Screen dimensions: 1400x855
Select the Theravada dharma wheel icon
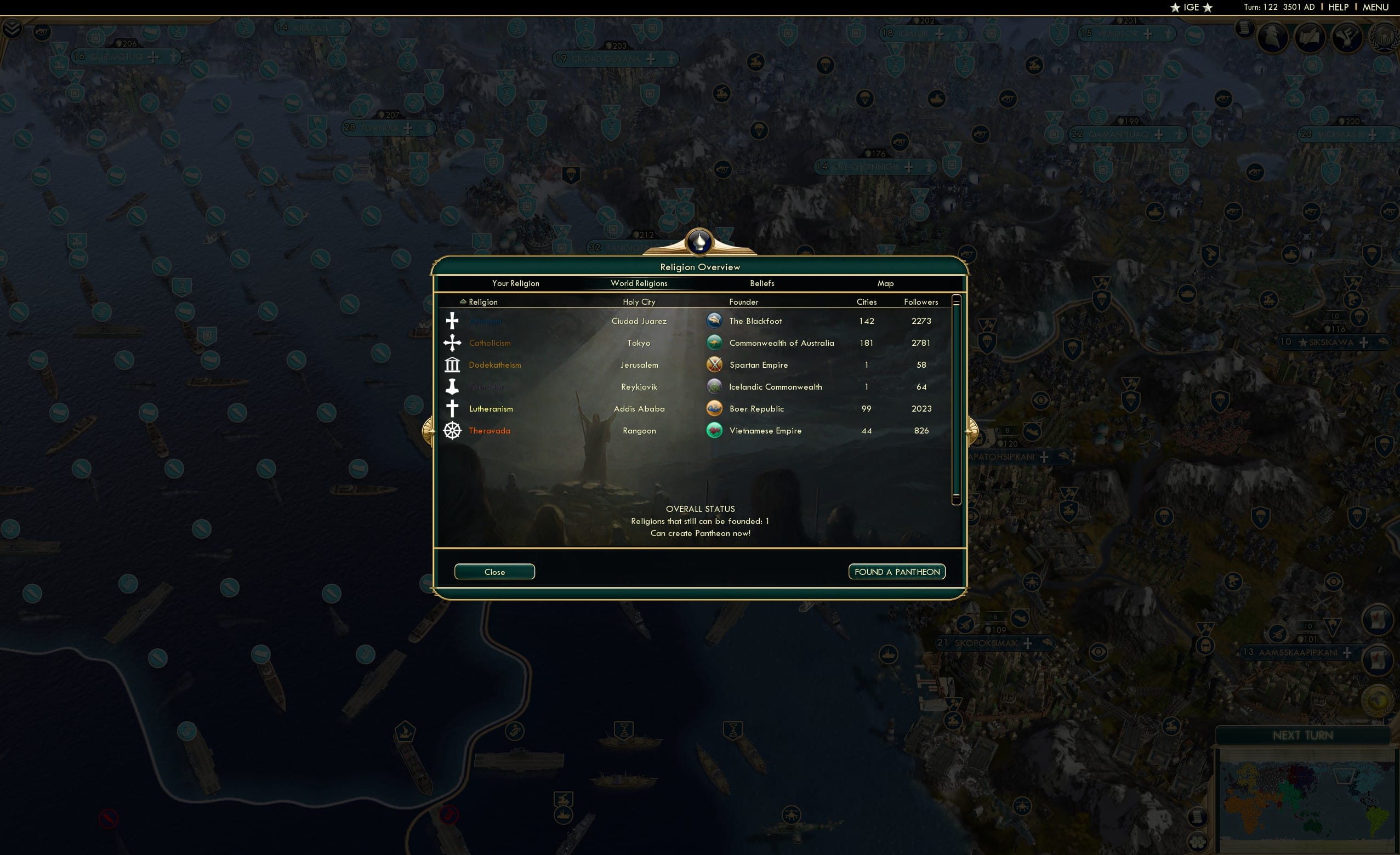point(452,431)
